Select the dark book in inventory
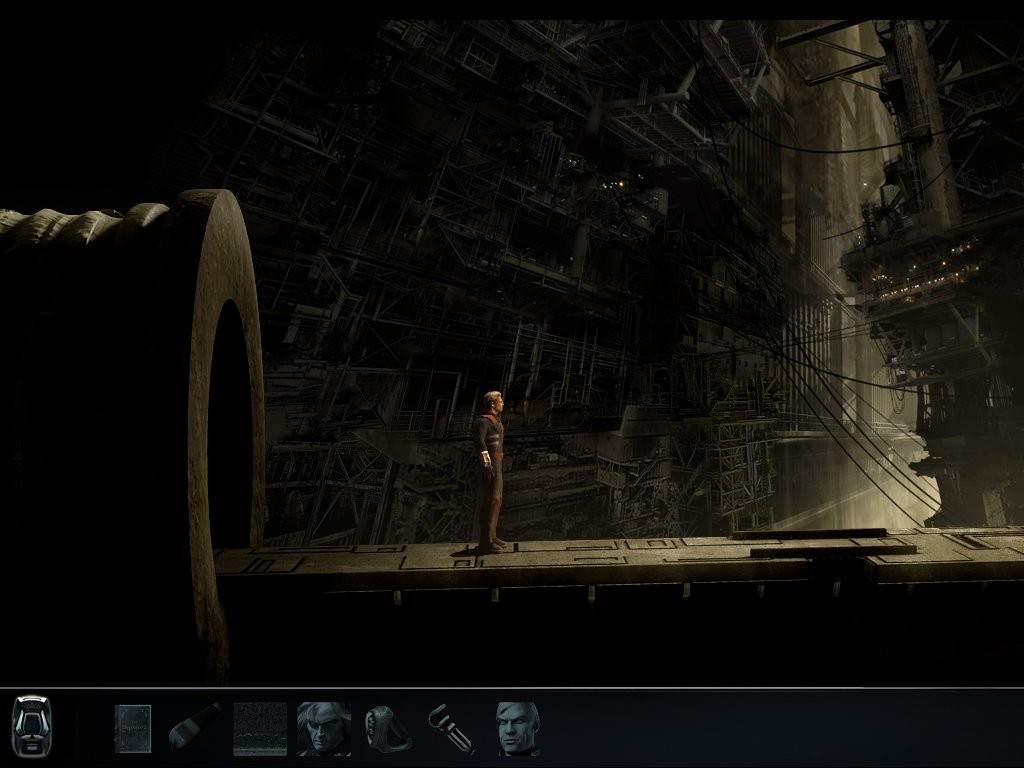This screenshot has height=768, width=1024. [132, 728]
